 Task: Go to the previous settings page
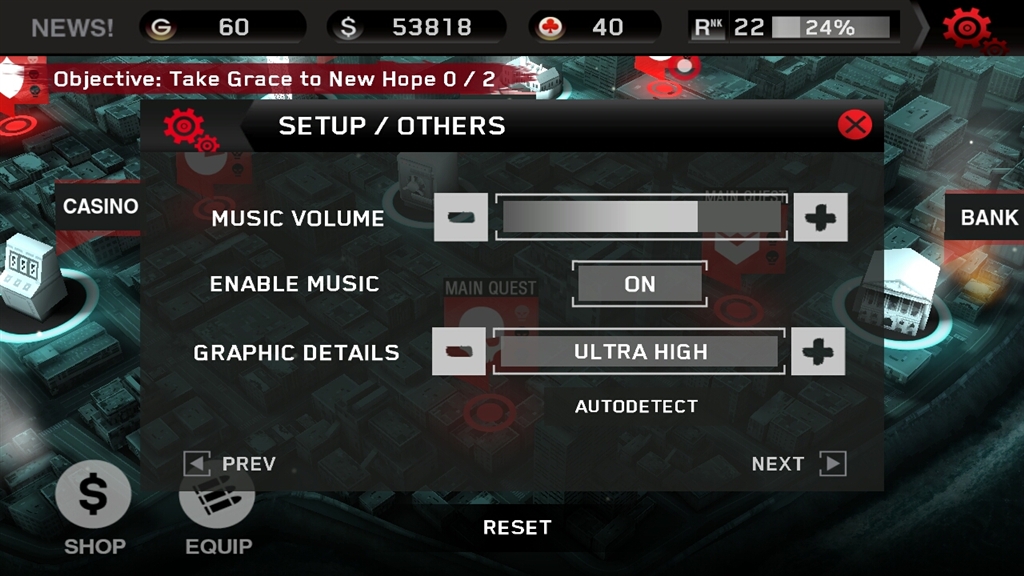point(230,463)
